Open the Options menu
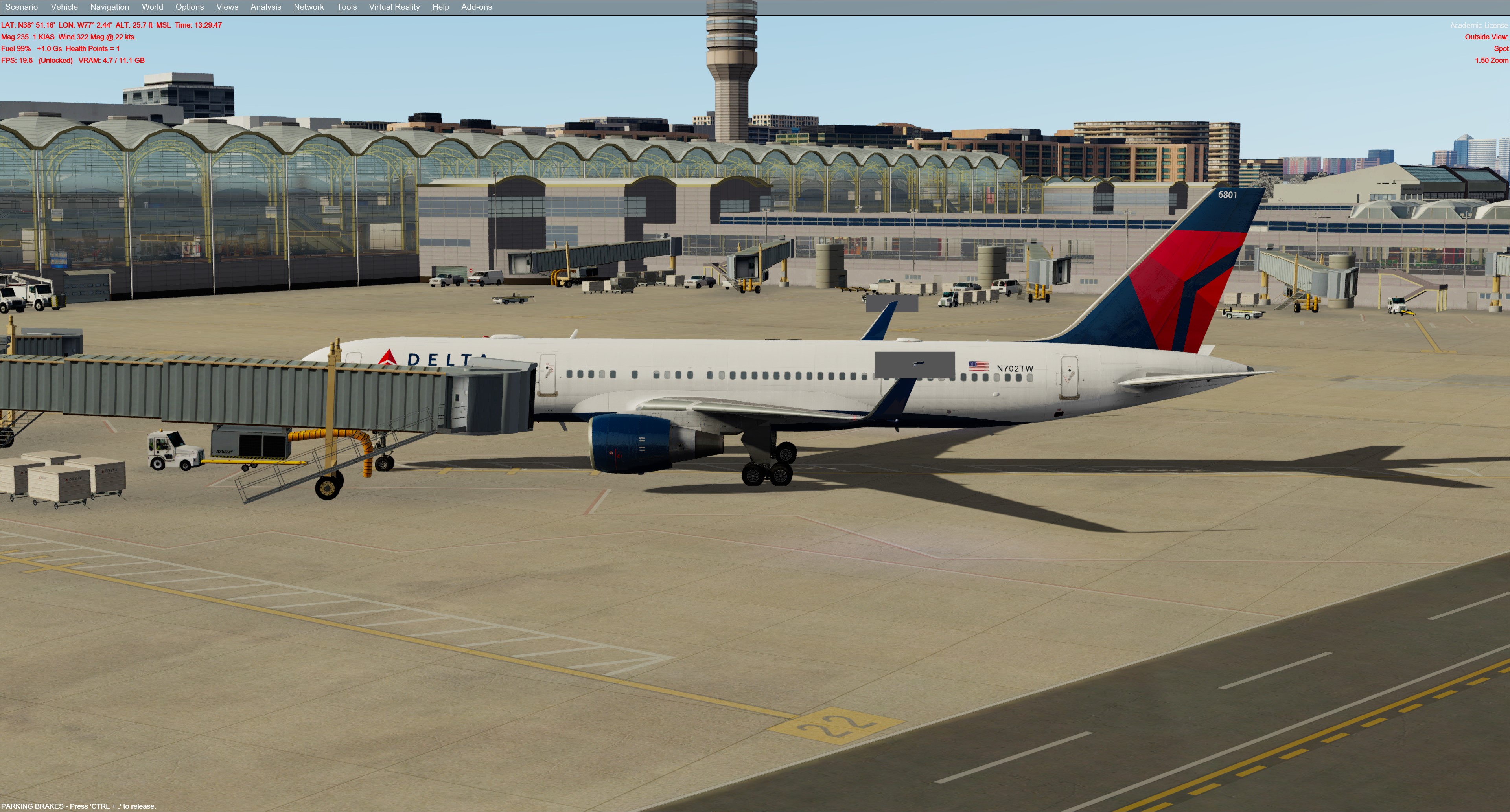This screenshot has width=1510, height=812. coord(189,7)
